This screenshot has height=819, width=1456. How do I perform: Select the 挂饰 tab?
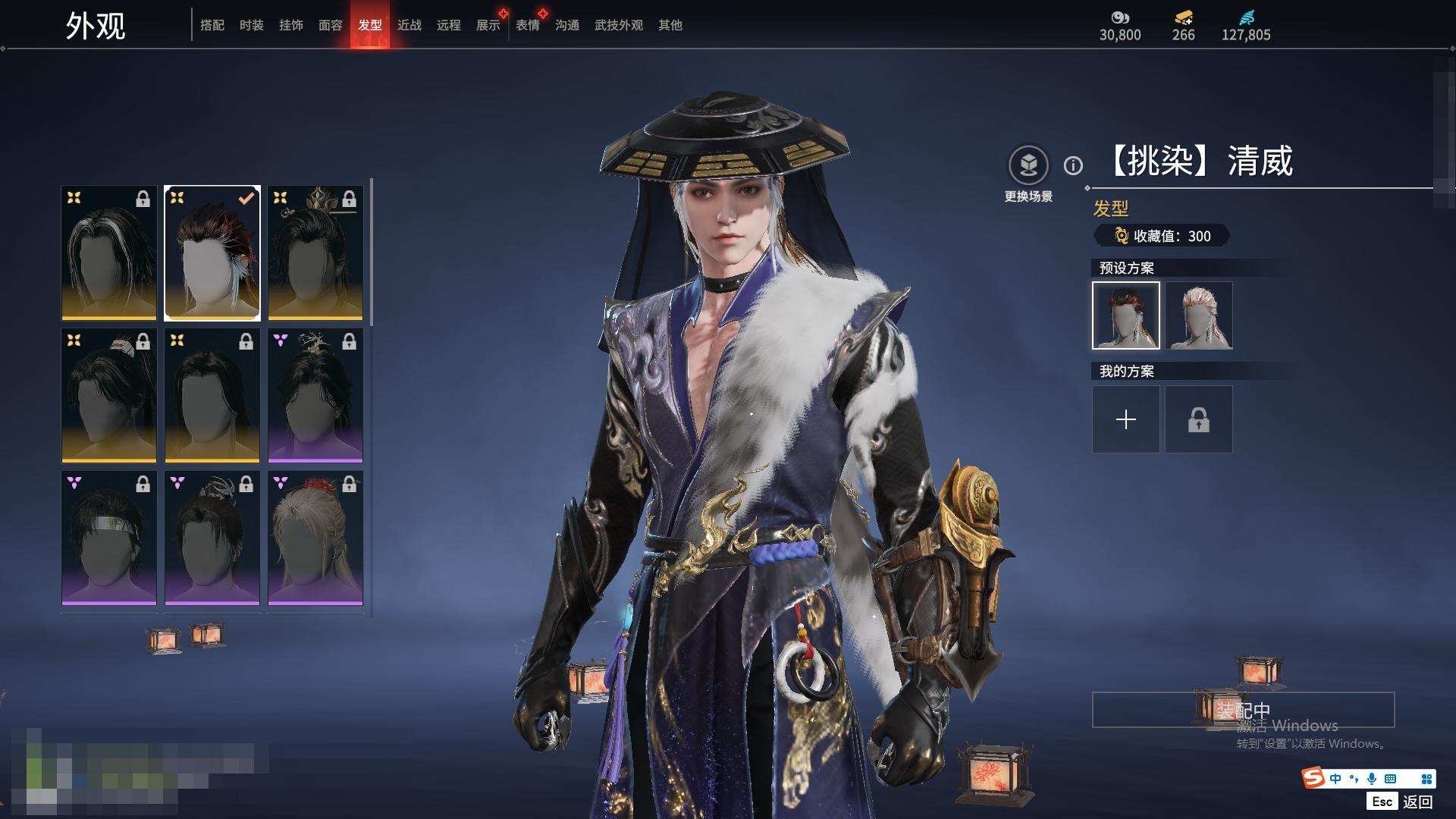290,25
